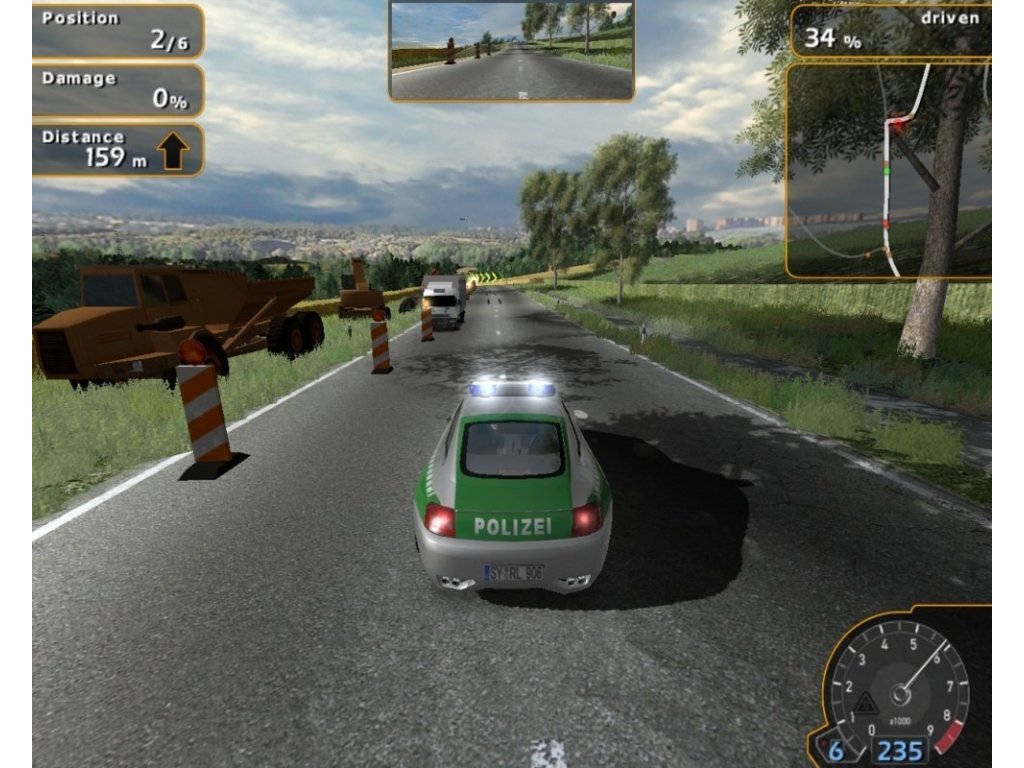This screenshot has height=768, width=1024.
Task: Click the red marker on the minimap route
Action: [895, 125]
